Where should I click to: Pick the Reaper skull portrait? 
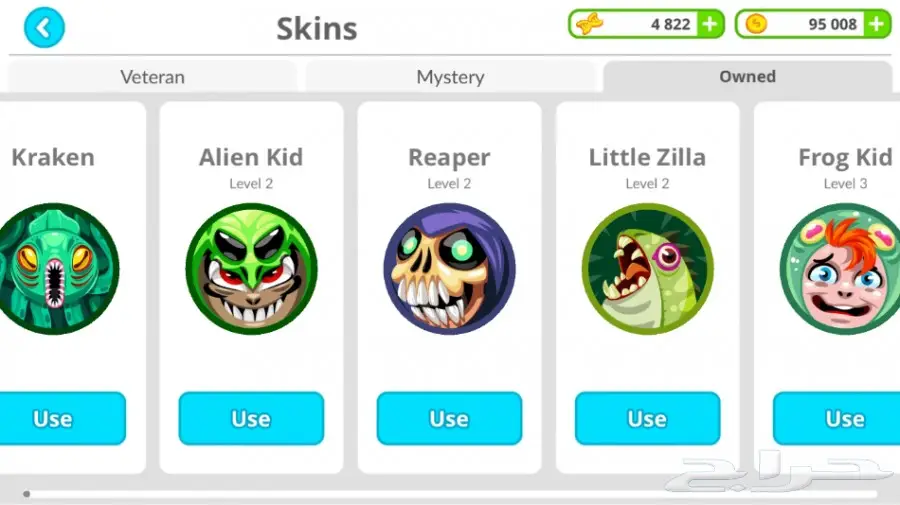click(x=449, y=268)
